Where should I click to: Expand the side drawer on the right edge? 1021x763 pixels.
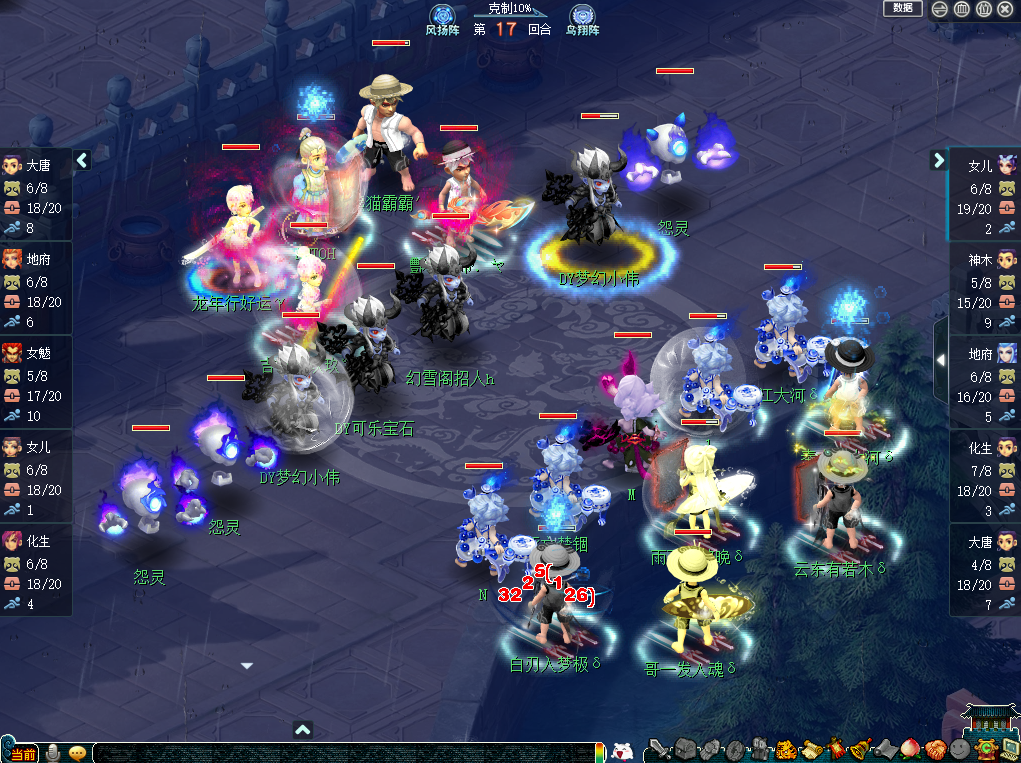(940, 359)
